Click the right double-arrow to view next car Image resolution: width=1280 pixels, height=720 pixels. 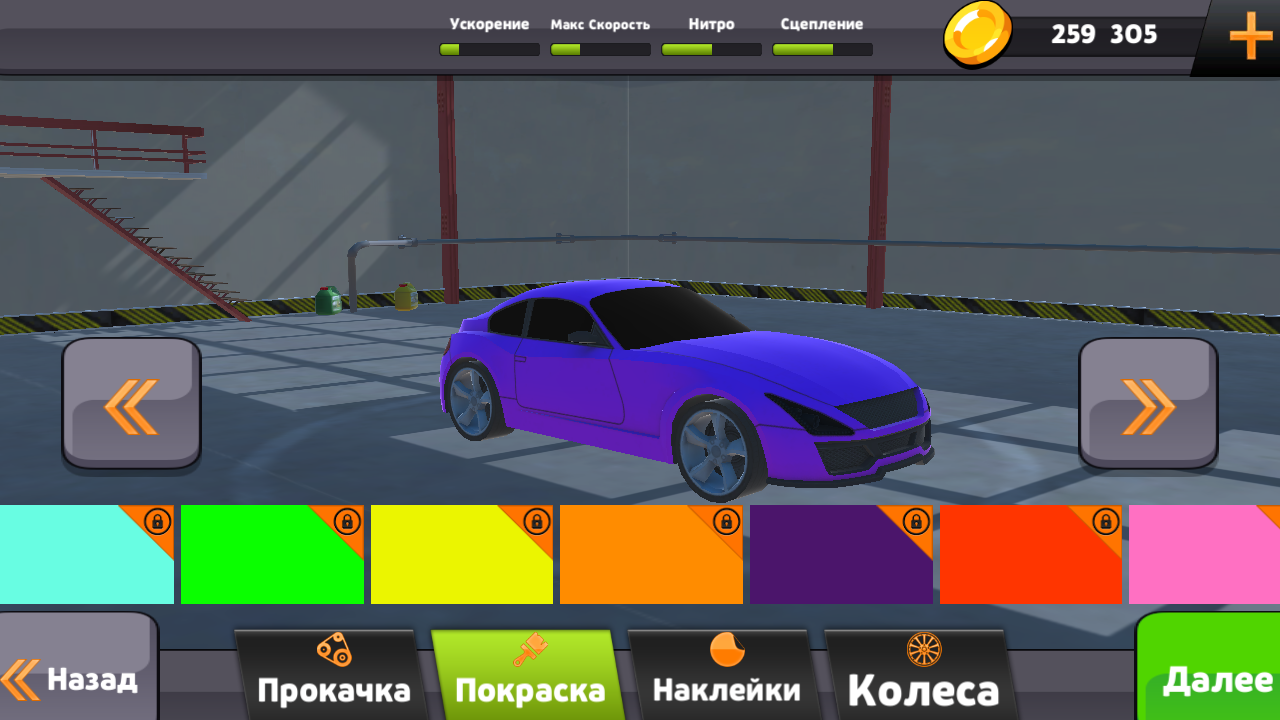coord(1147,401)
